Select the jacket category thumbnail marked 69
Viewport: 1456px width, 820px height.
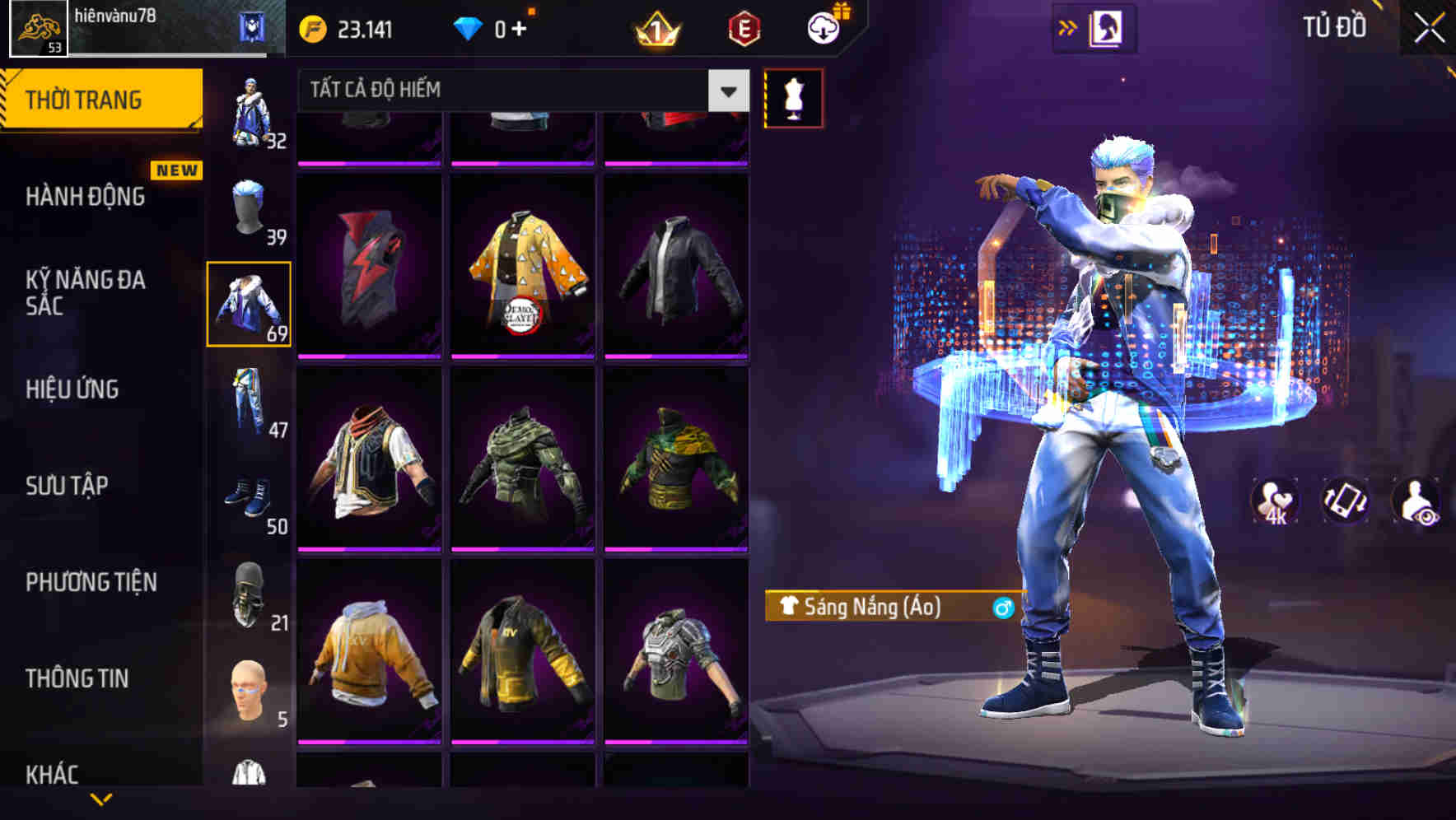249,302
